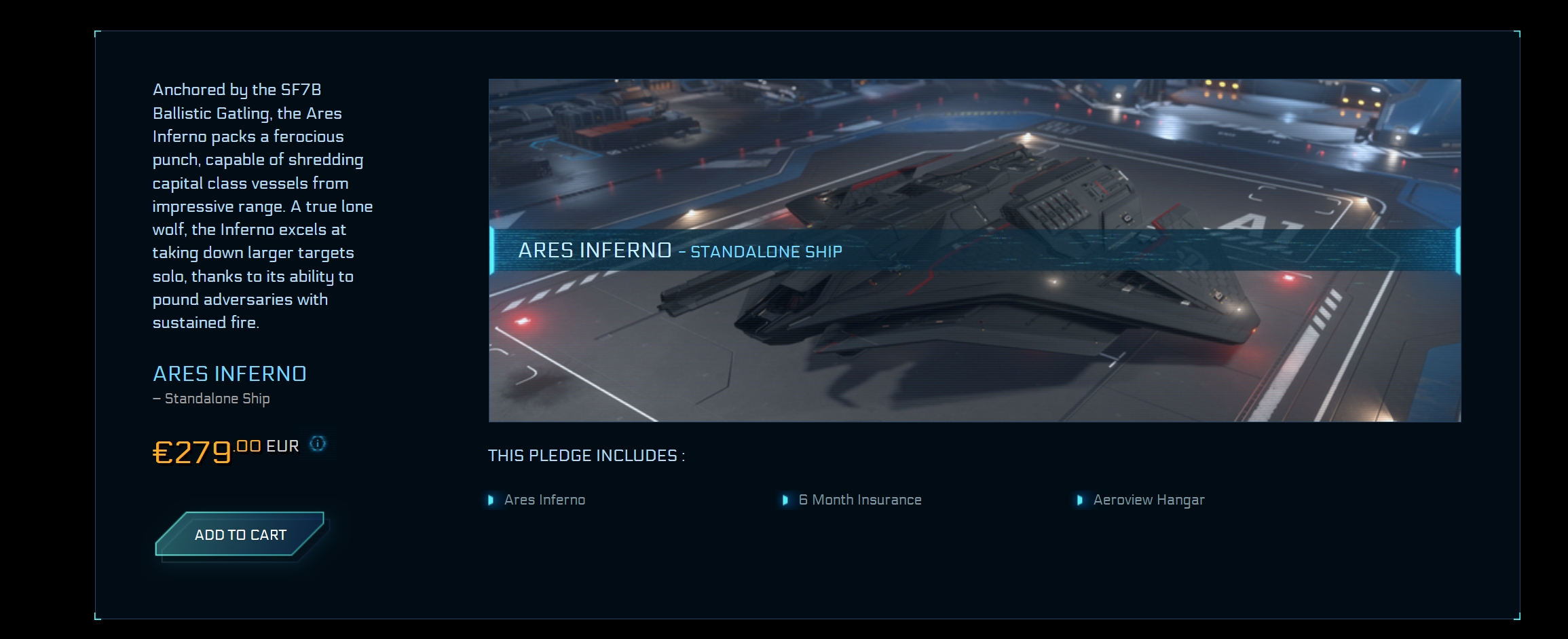Select the Ares Inferno pledge item
This screenshot has width=1568, height=639.
click(544, 500)
